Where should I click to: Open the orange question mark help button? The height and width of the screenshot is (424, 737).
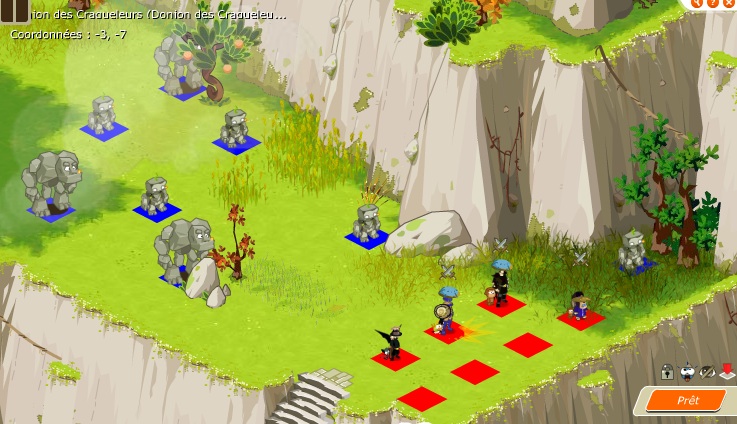(712, 3)
